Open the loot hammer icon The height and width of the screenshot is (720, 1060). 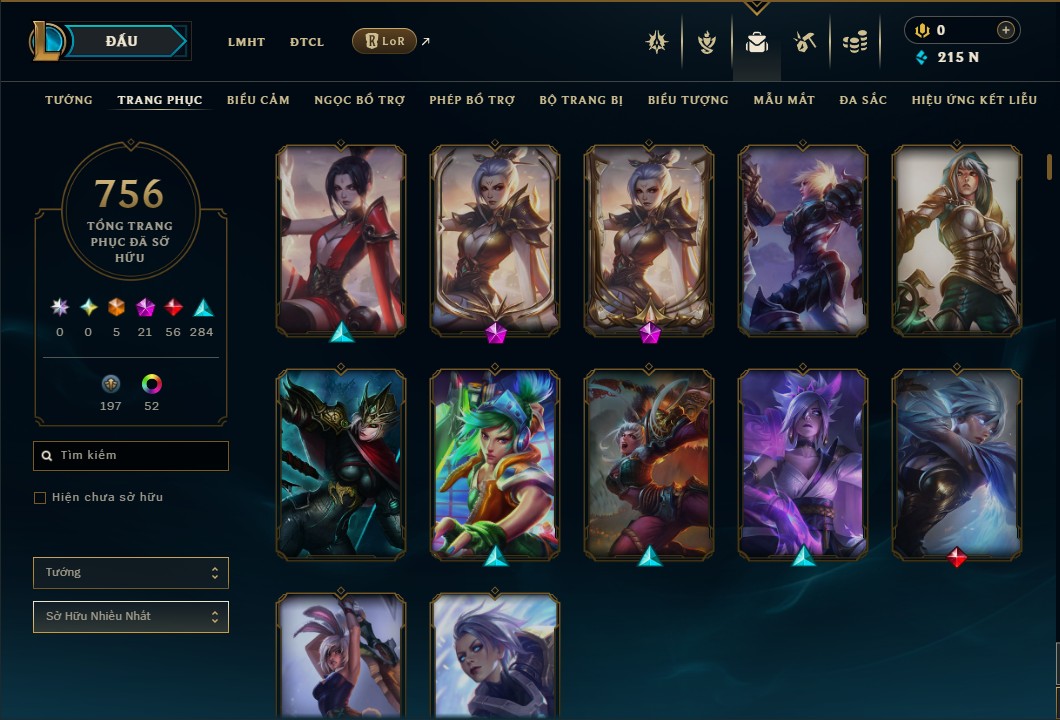(x=805, y=42)
